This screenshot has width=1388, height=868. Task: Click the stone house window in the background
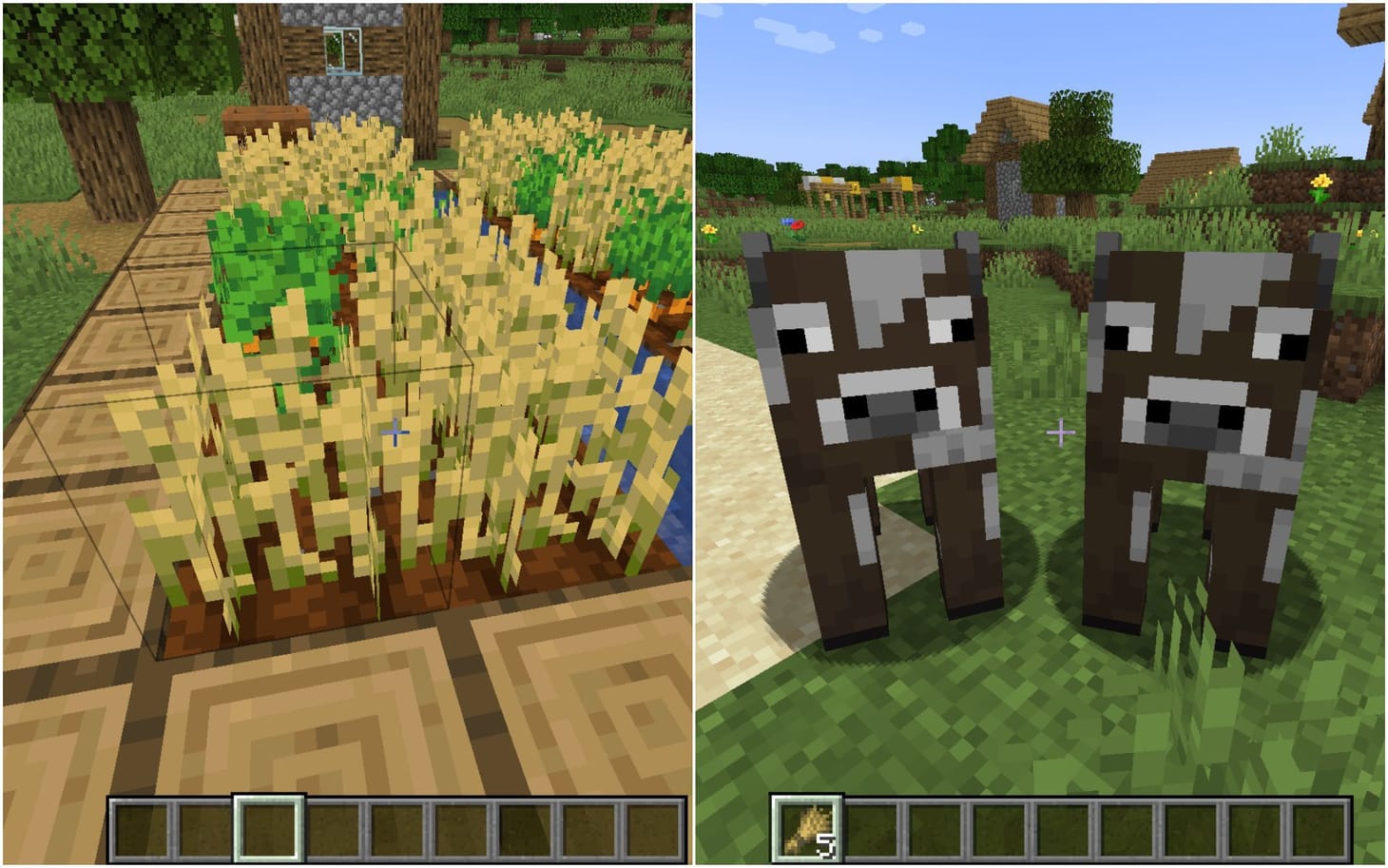click(344, 52)
